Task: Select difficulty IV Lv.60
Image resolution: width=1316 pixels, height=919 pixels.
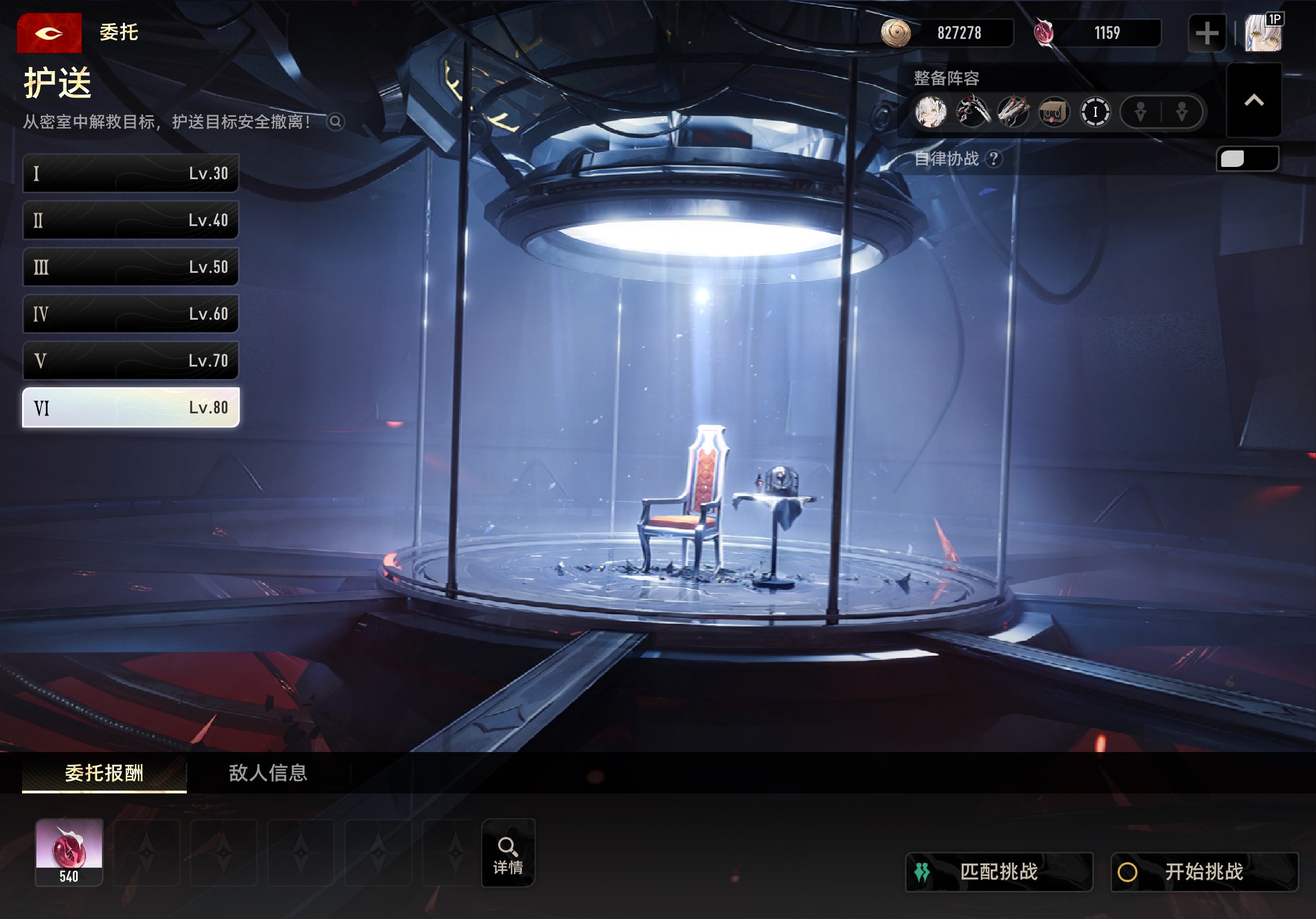Action: click(131, 314)
